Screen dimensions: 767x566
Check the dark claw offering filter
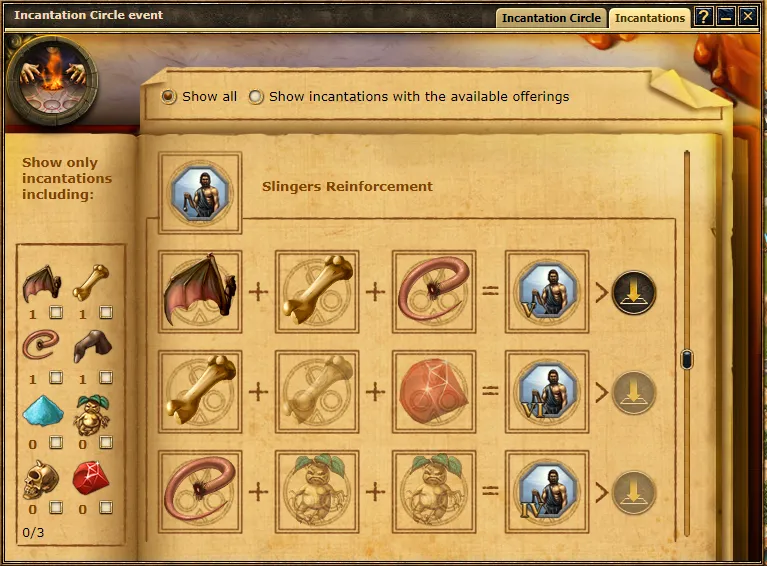tap(106, 378)
